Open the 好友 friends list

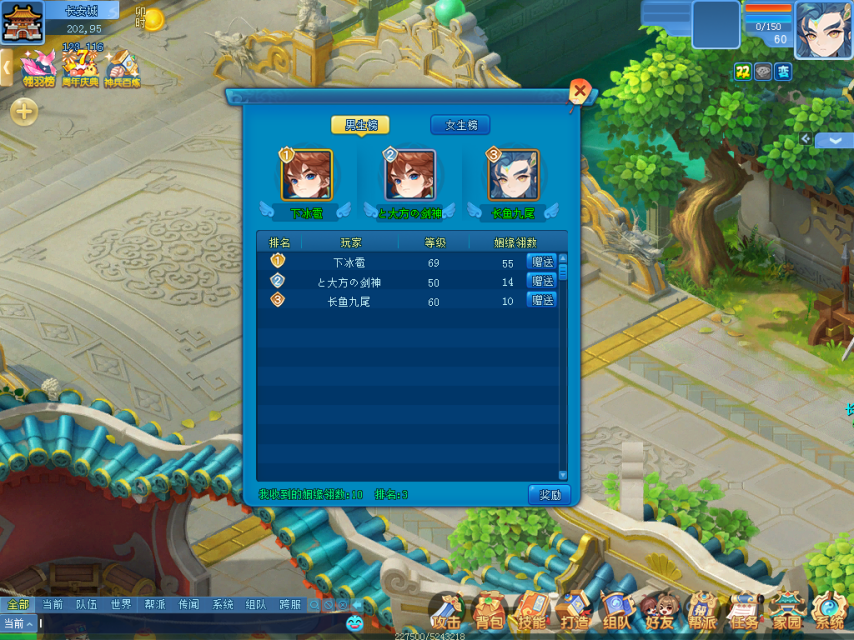point(659,609)
